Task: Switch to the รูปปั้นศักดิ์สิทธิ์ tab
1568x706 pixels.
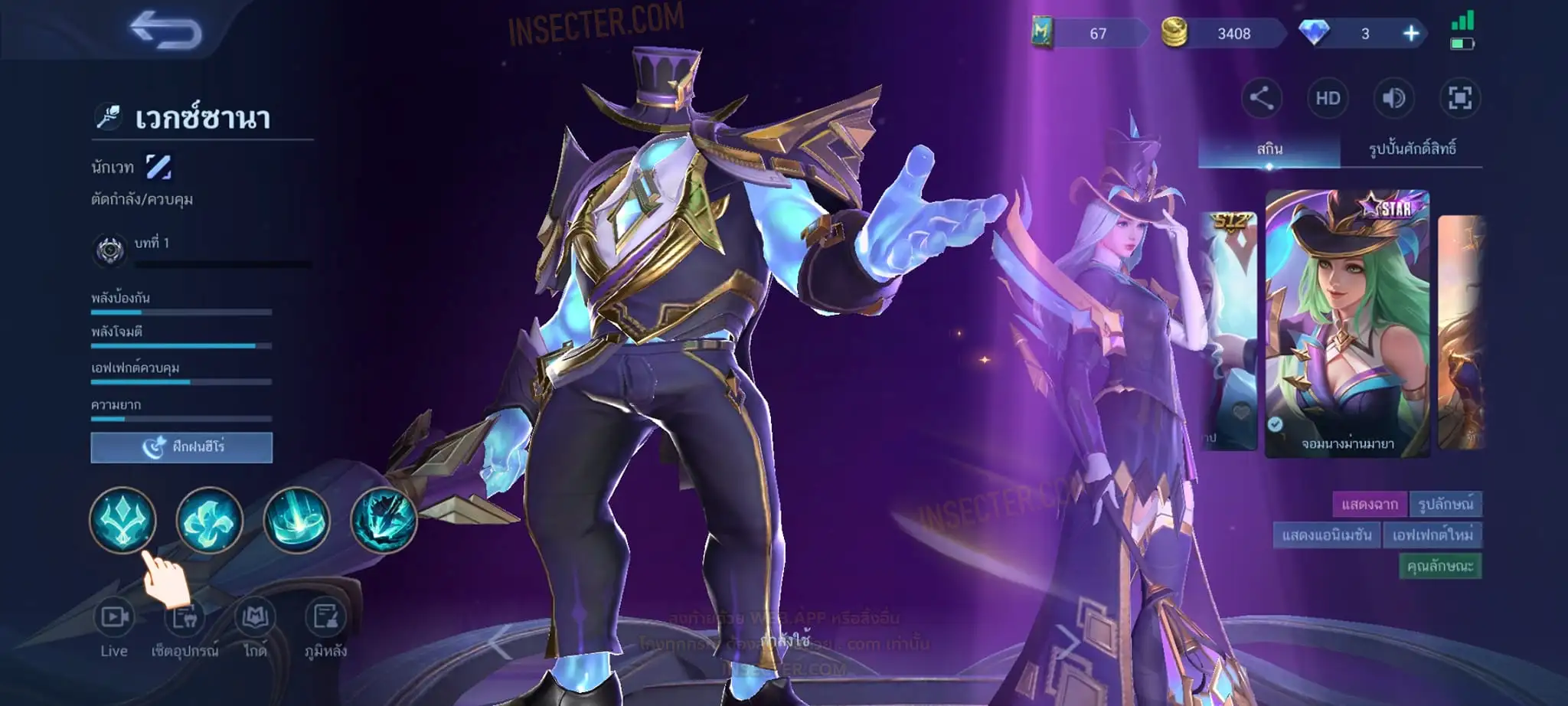Action: tap(1412, 149)
